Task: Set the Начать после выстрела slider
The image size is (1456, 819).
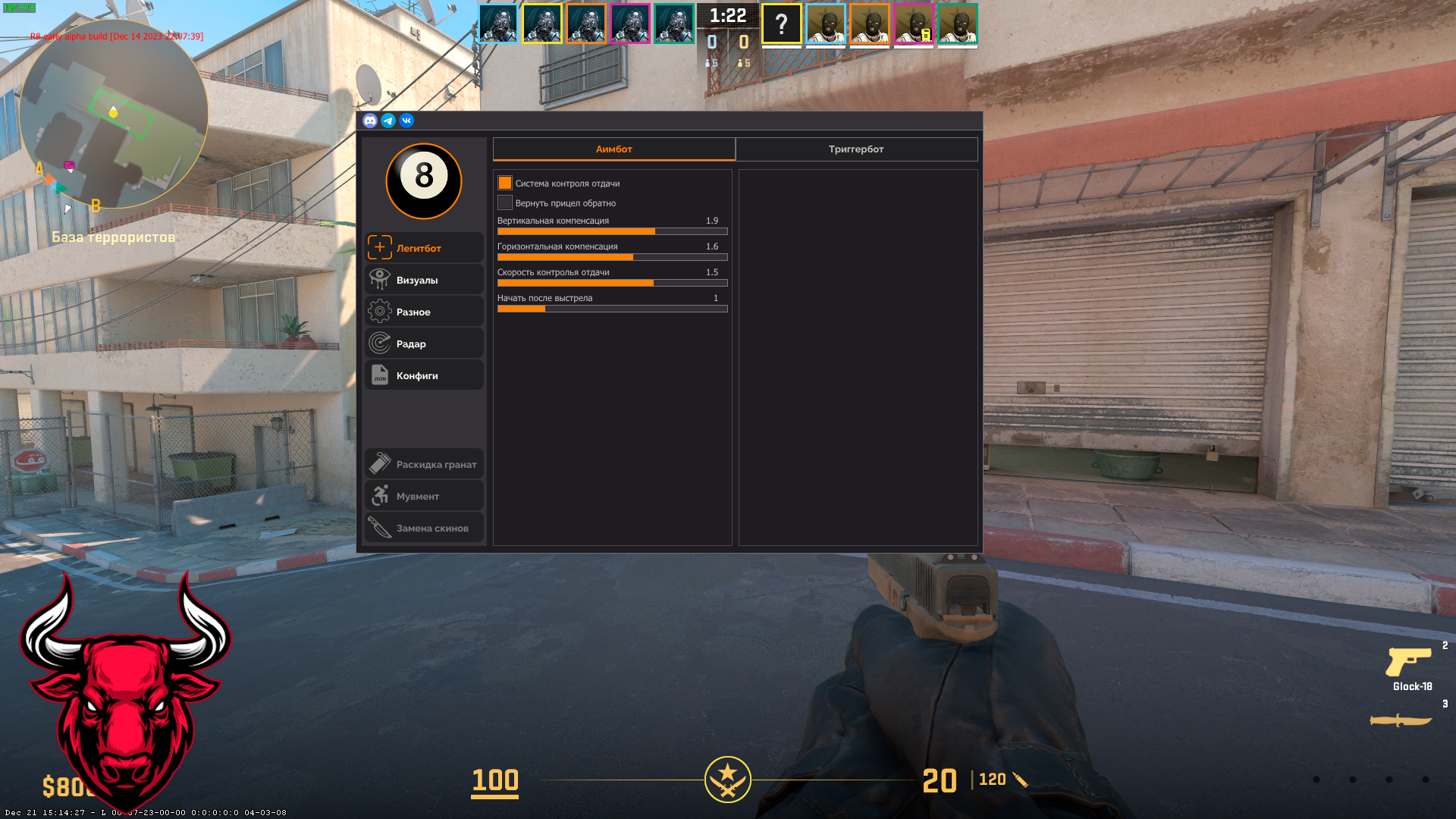Action: coord(612,309)
